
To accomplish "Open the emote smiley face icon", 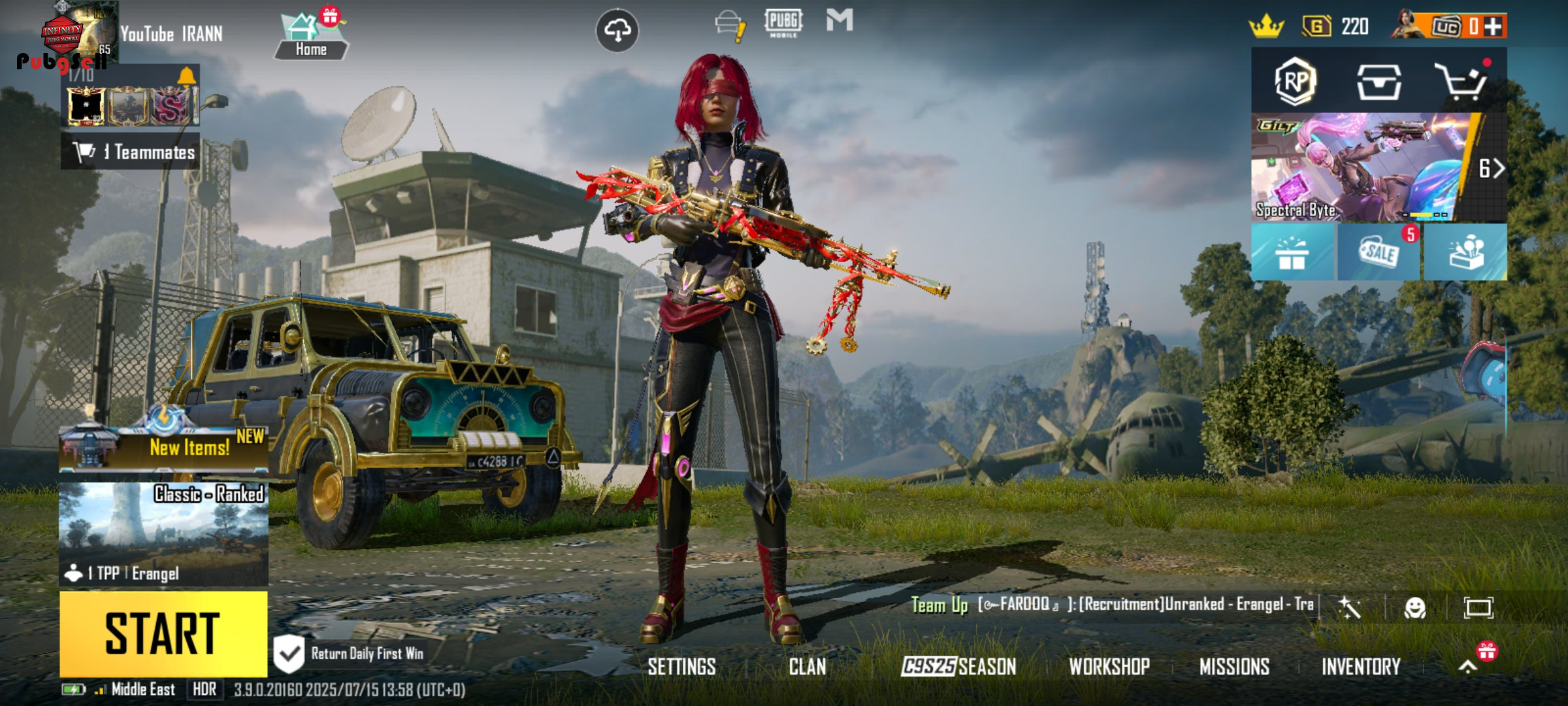I will point(1414,608).
